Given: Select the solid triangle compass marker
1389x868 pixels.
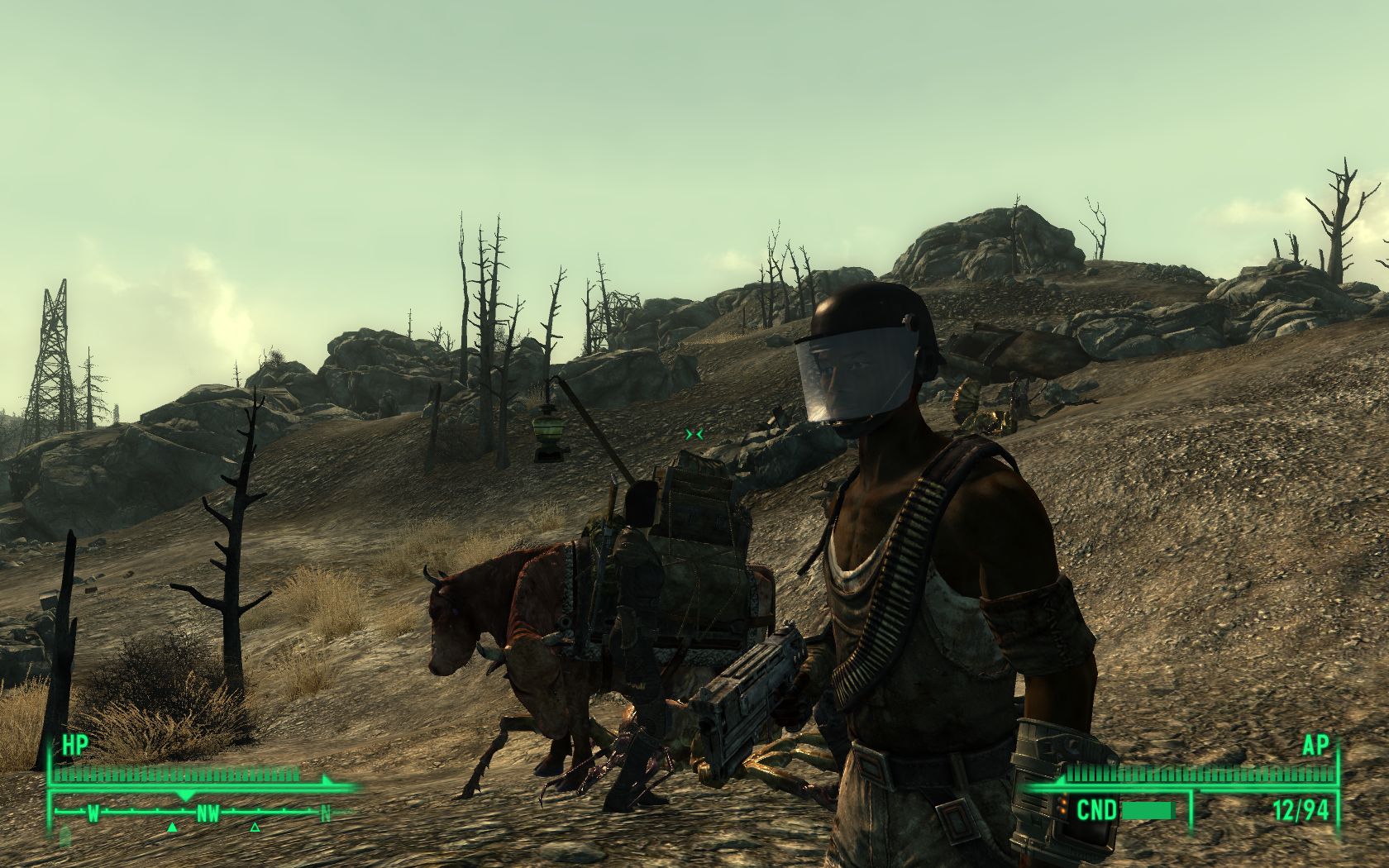Looking at the screenshot, I should point(172,827).
